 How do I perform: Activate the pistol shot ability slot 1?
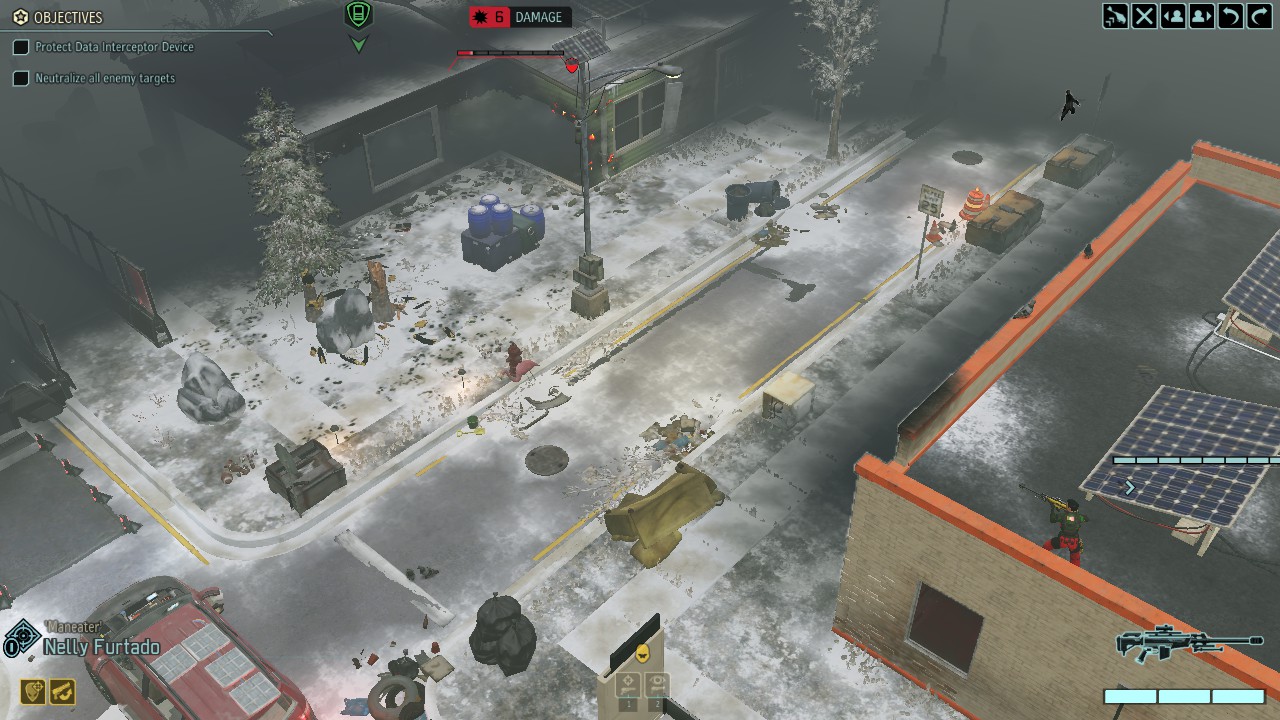click(x=627, y=686)
